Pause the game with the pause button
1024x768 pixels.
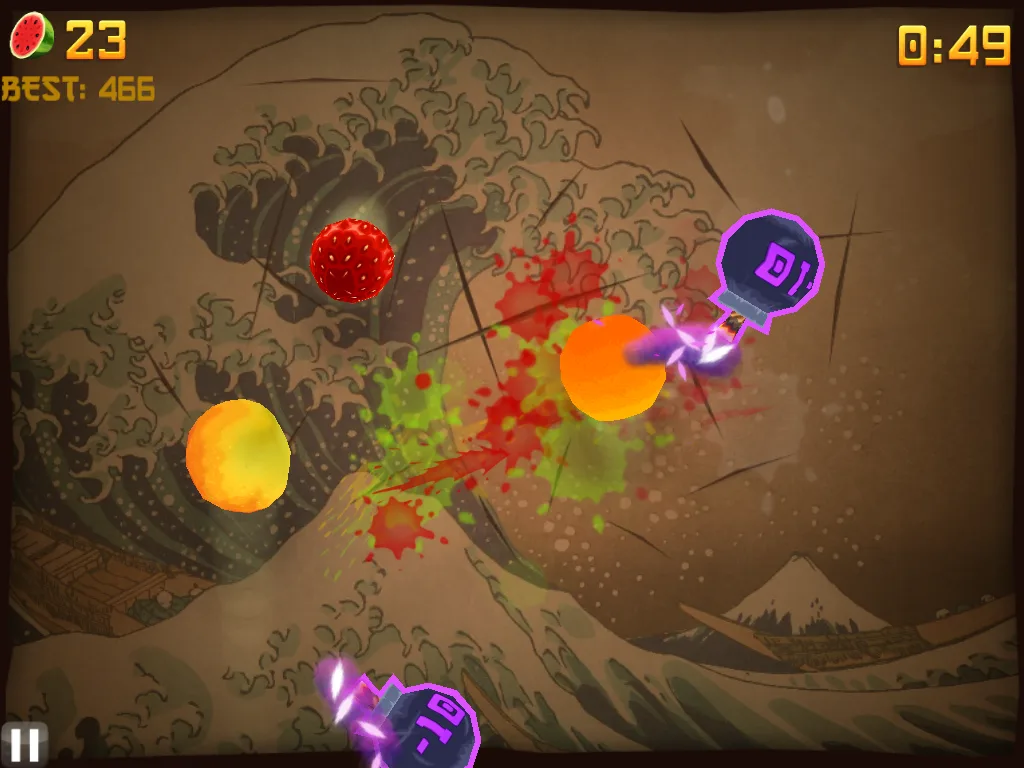24,744
